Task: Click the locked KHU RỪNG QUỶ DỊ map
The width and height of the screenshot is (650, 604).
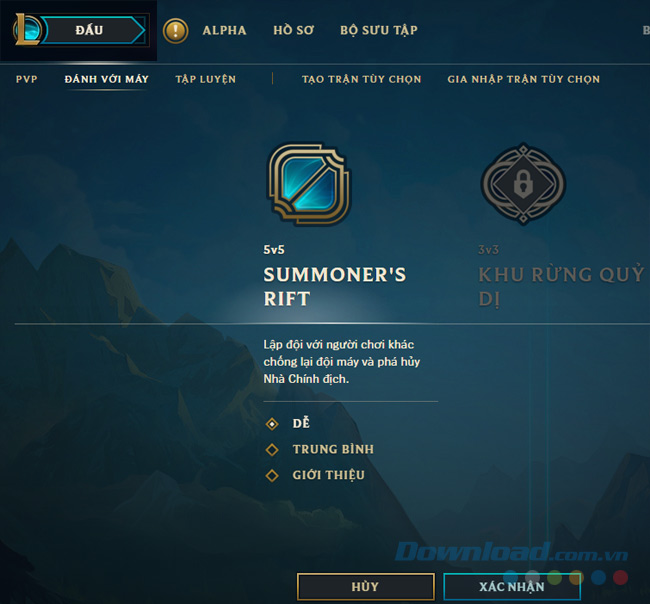Action: [x=523, y=184]
